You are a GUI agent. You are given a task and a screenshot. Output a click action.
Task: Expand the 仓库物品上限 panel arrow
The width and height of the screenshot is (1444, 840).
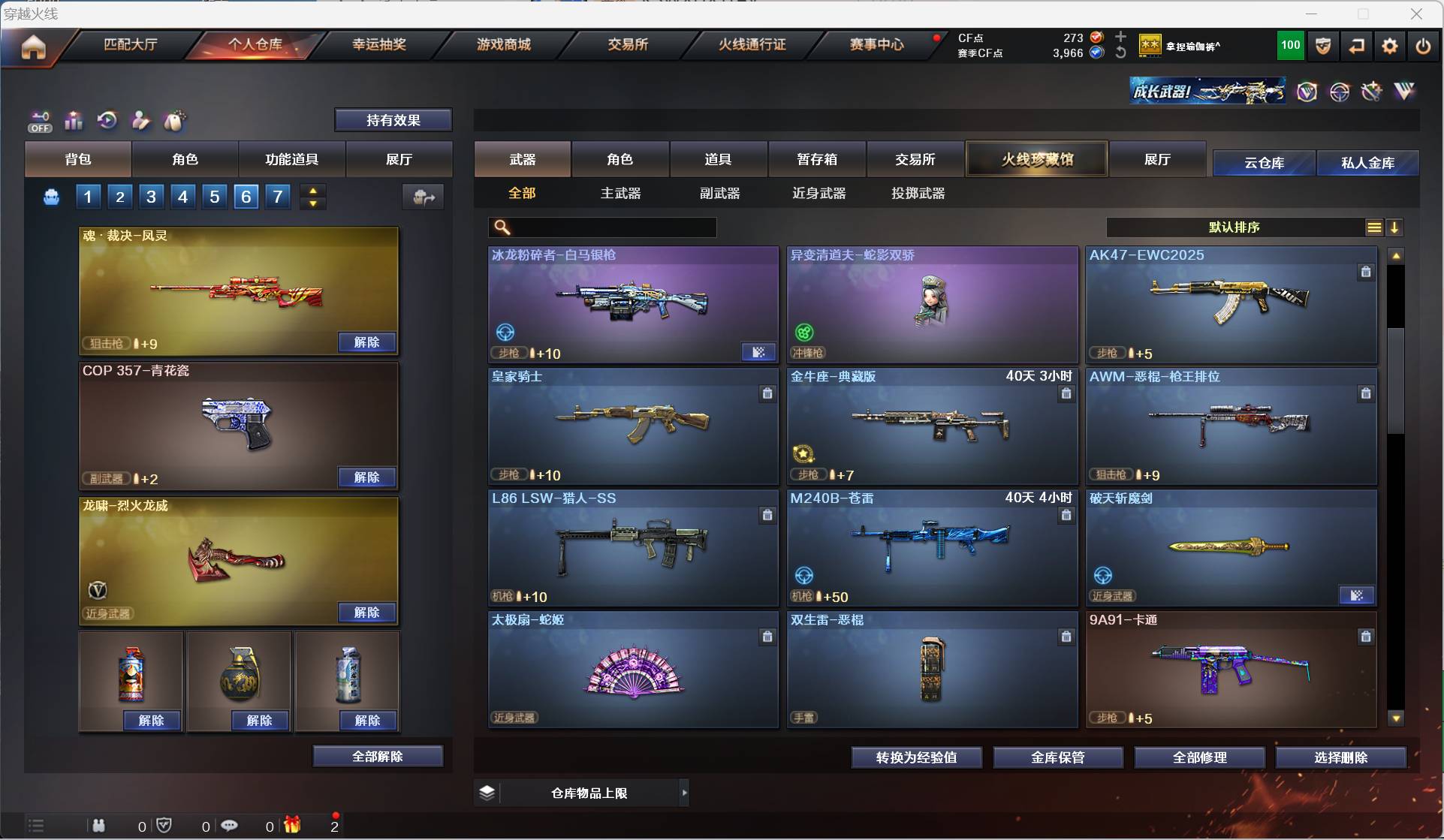683,792
